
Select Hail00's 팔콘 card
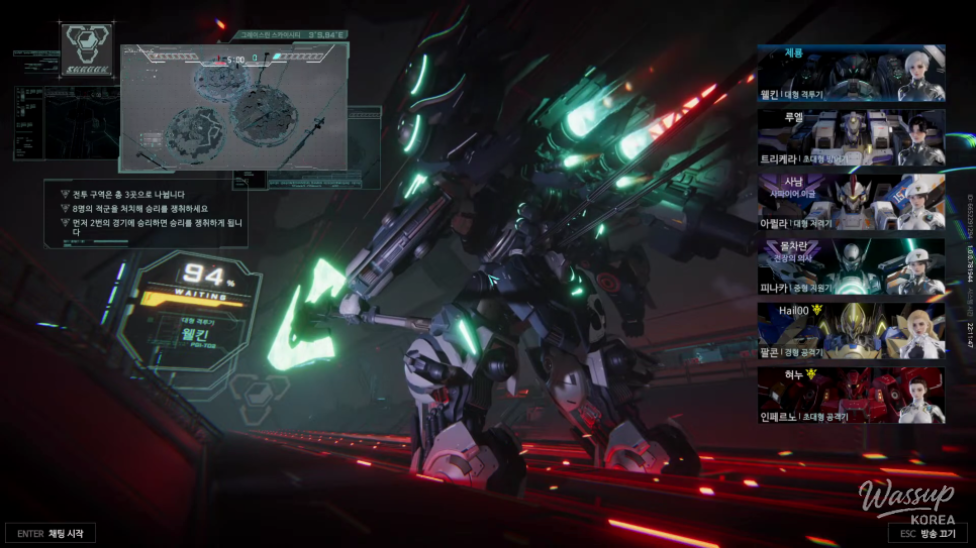click(x=851, y=331)
